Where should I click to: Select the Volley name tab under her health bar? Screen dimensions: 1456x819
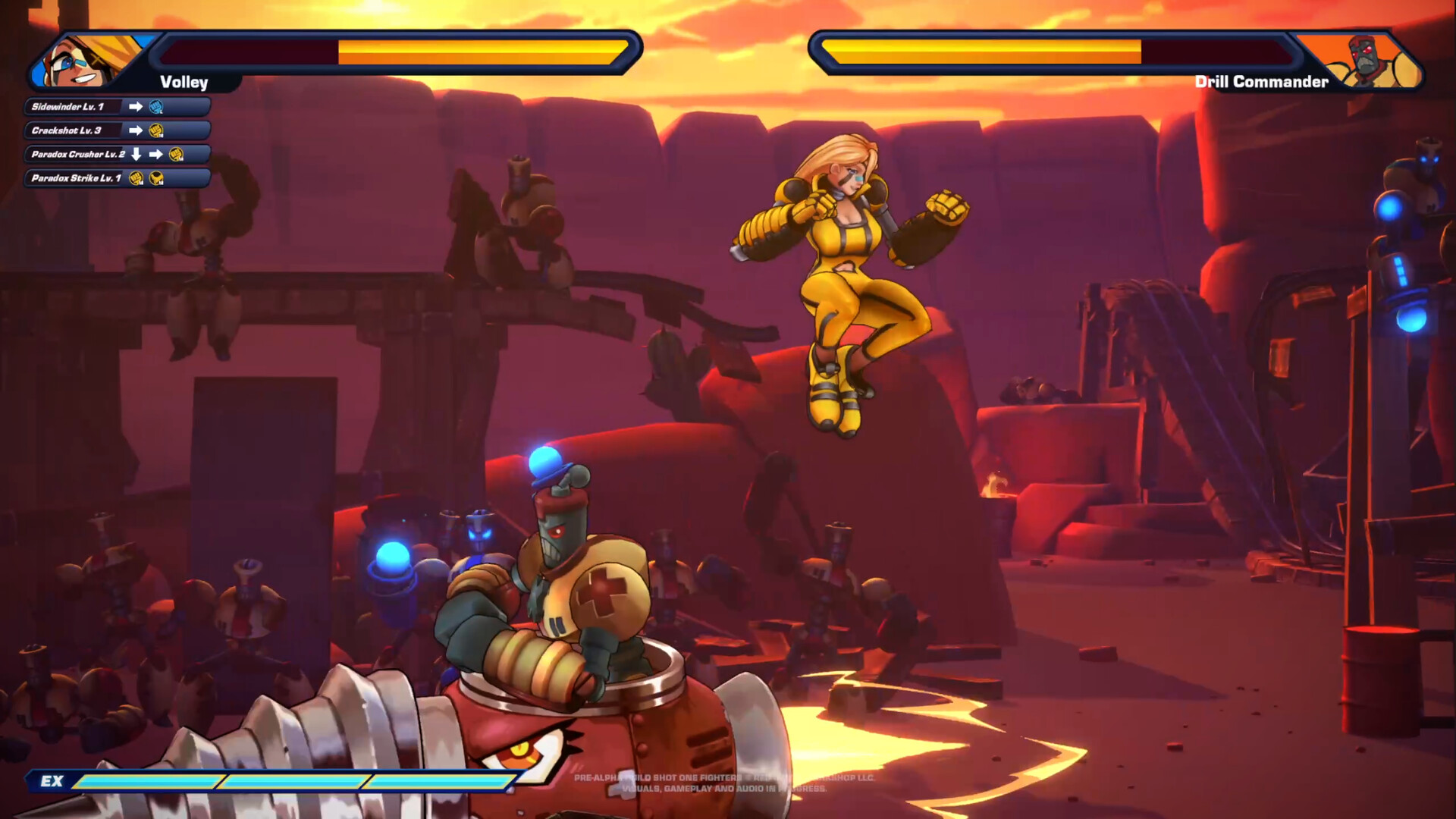pos(182,83)
